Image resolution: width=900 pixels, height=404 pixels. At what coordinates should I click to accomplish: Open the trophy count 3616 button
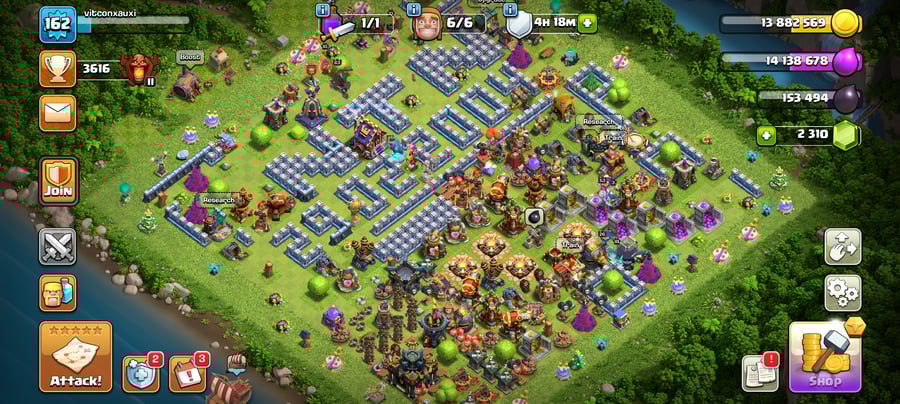58,68
